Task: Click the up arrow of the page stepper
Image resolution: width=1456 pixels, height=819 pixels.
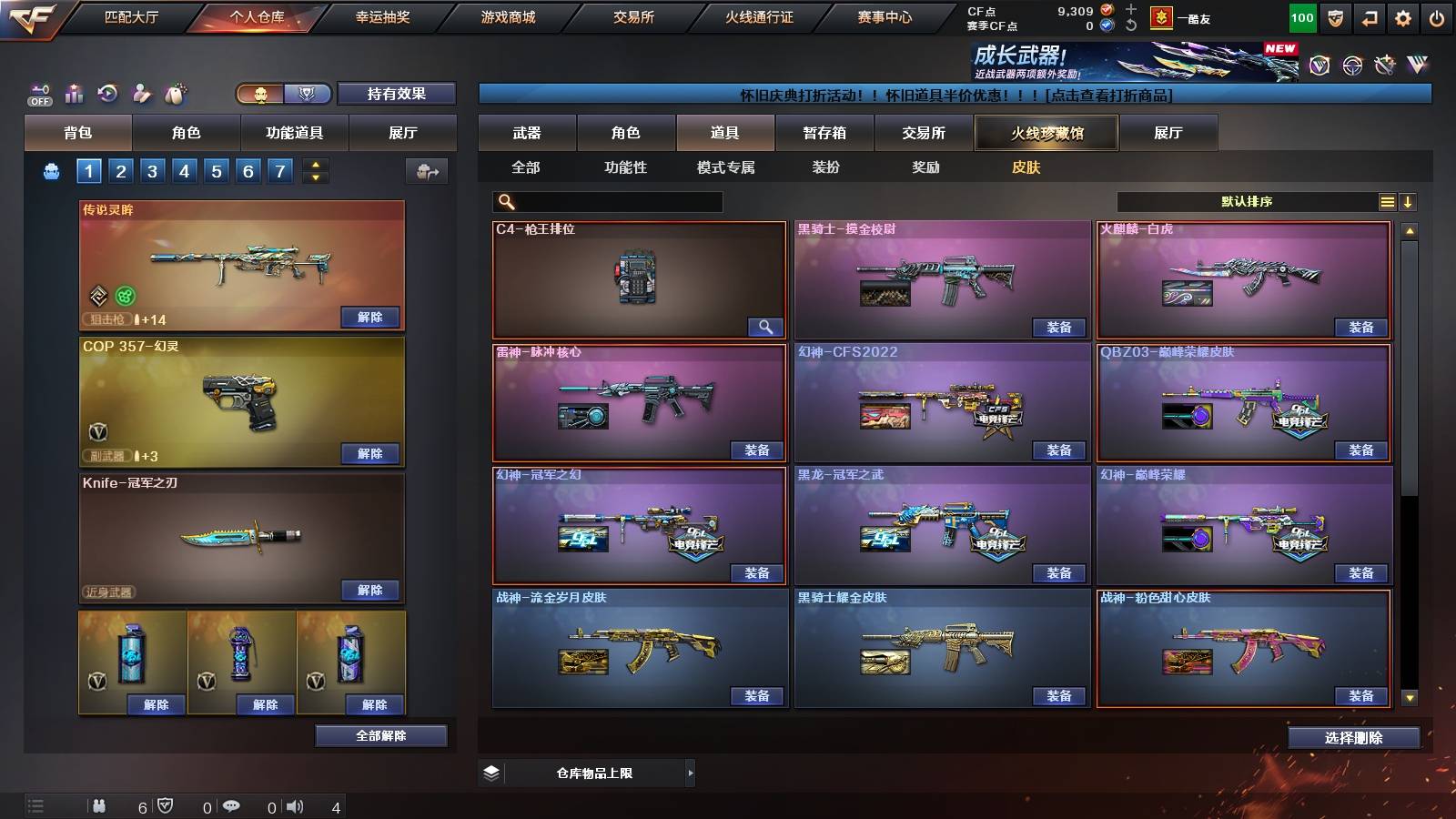Action: coord(314,166)
